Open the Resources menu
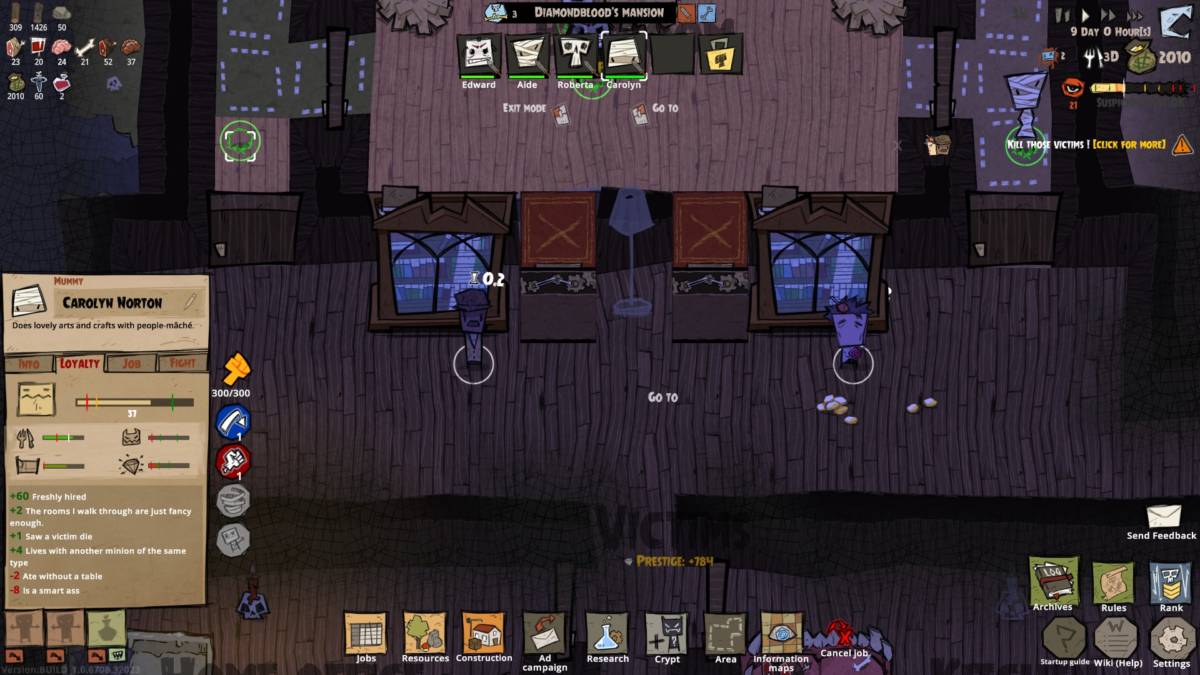 click(x=425, y=633)
